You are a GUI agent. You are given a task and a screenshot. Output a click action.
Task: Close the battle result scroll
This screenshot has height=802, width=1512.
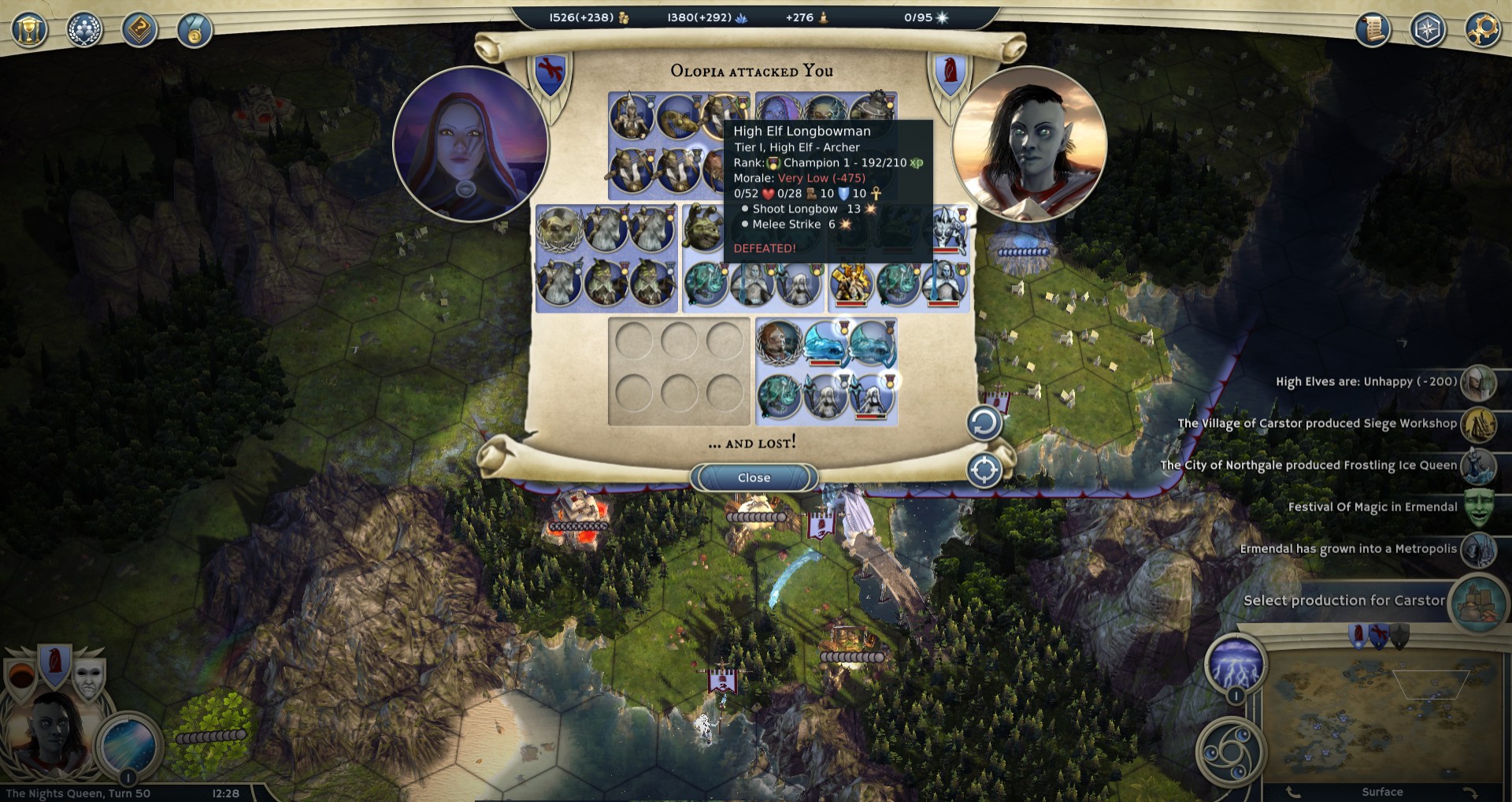click(754, 477)
